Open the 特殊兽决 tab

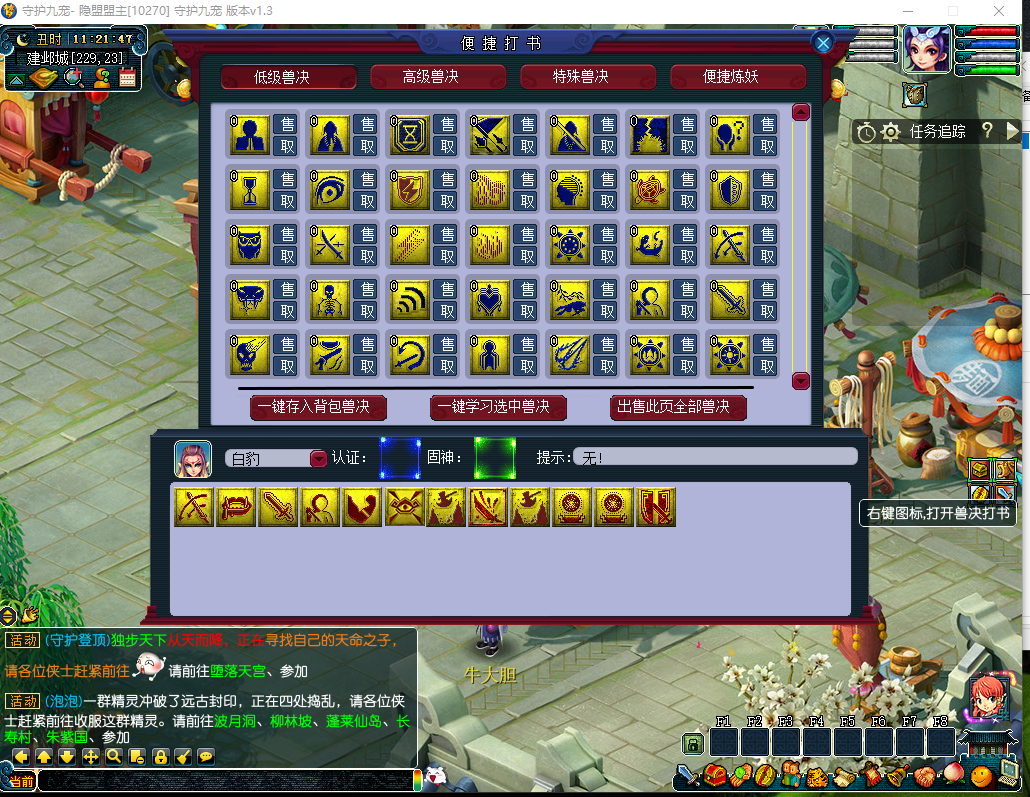[x=588, y=77]
